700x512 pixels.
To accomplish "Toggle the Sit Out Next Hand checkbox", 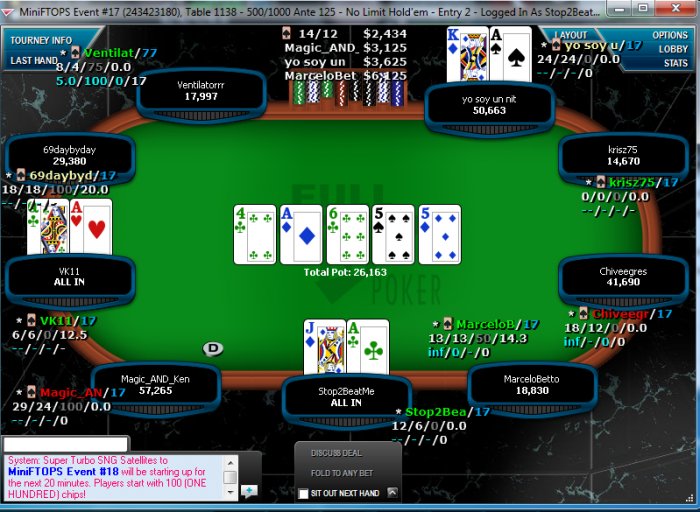I will (x=304, y=494).
